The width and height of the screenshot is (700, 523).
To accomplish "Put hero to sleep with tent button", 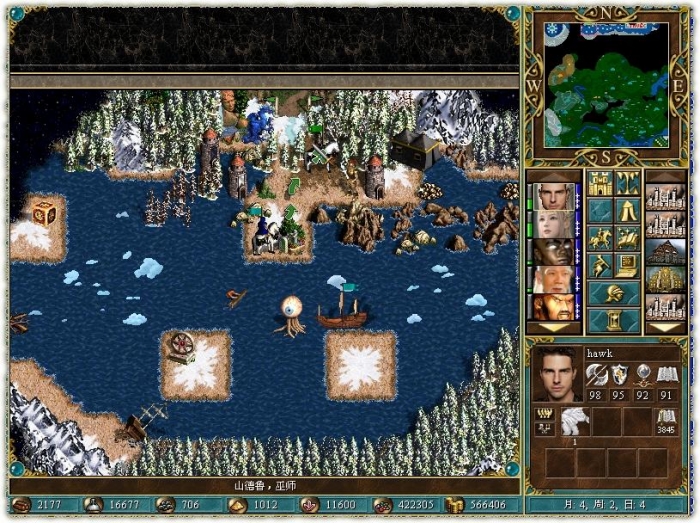I will coord(628,211).
